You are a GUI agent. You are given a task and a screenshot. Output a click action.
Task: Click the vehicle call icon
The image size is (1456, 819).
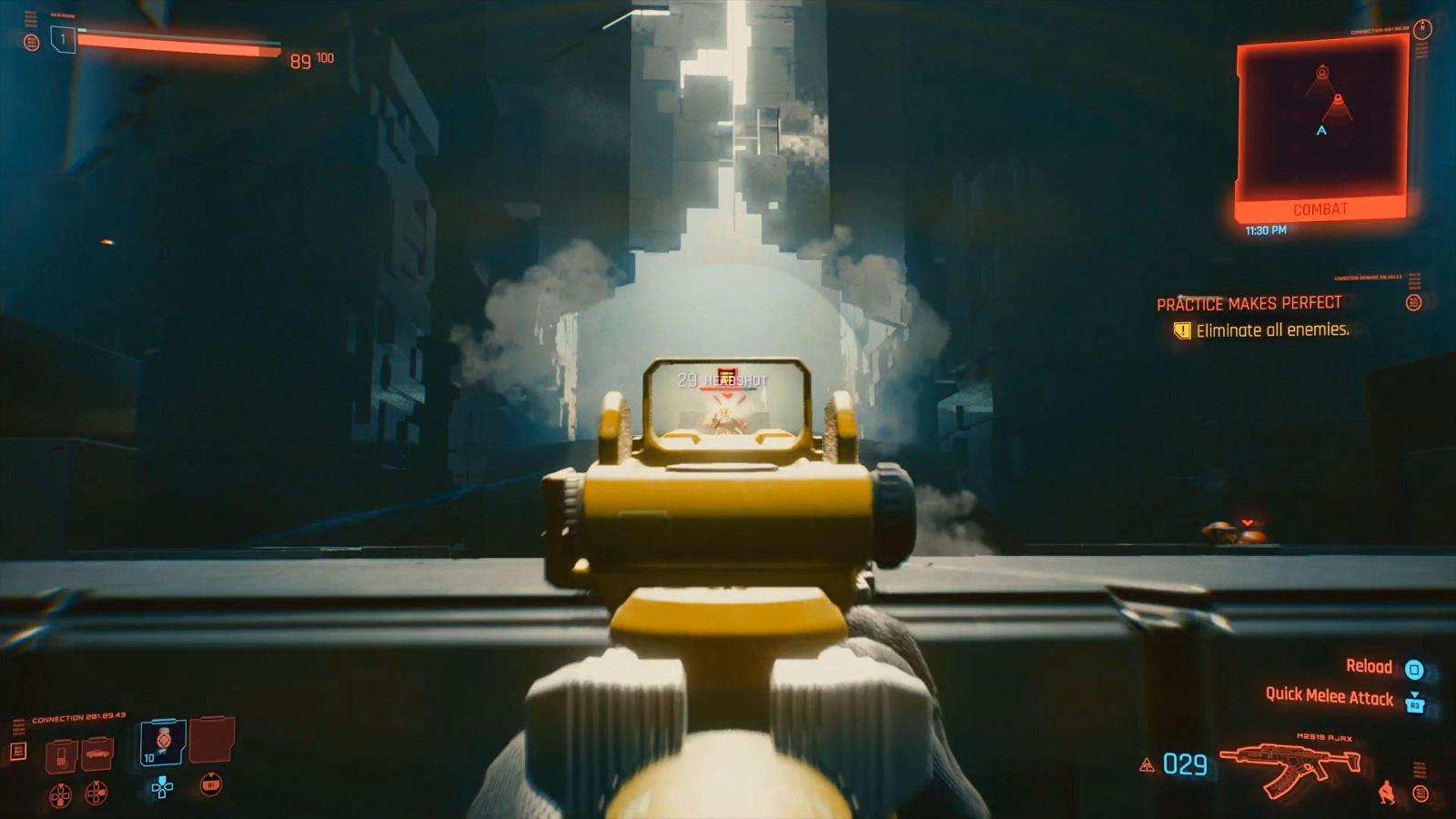(97, 754)
